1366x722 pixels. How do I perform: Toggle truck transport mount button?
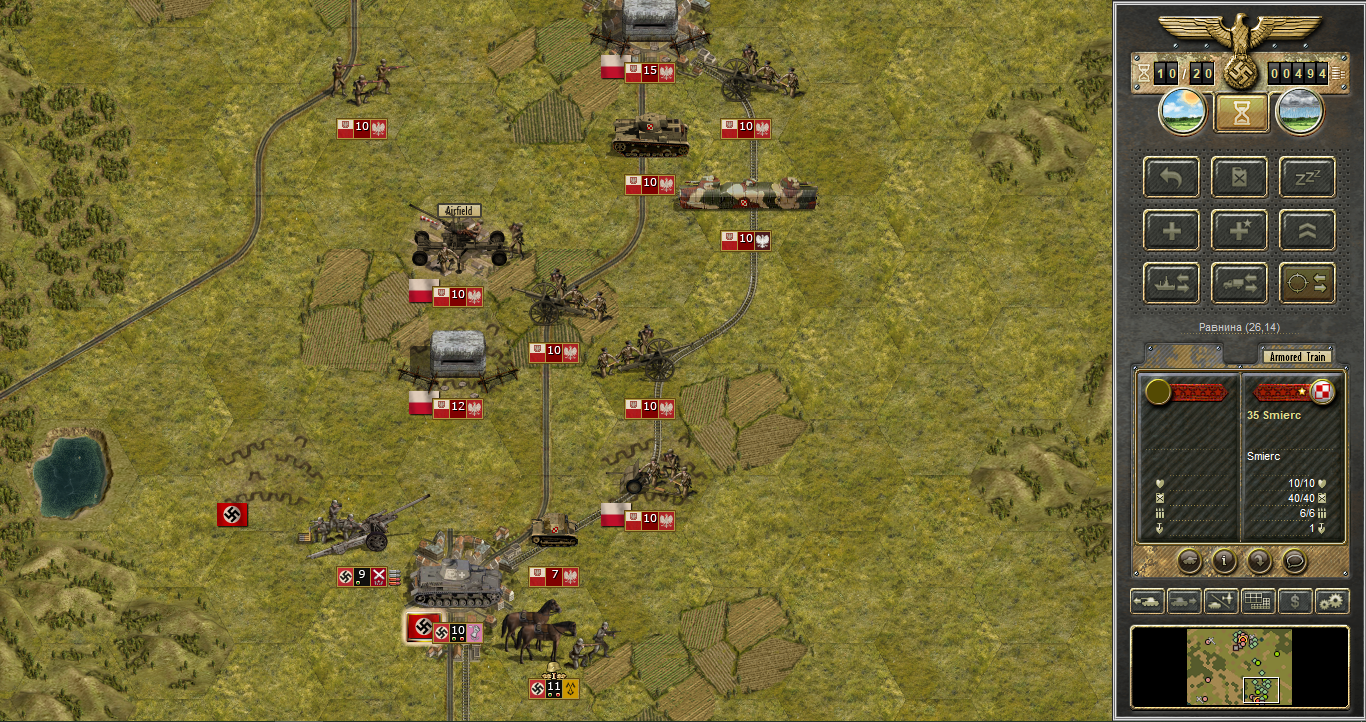click(x=1240, y=284)
